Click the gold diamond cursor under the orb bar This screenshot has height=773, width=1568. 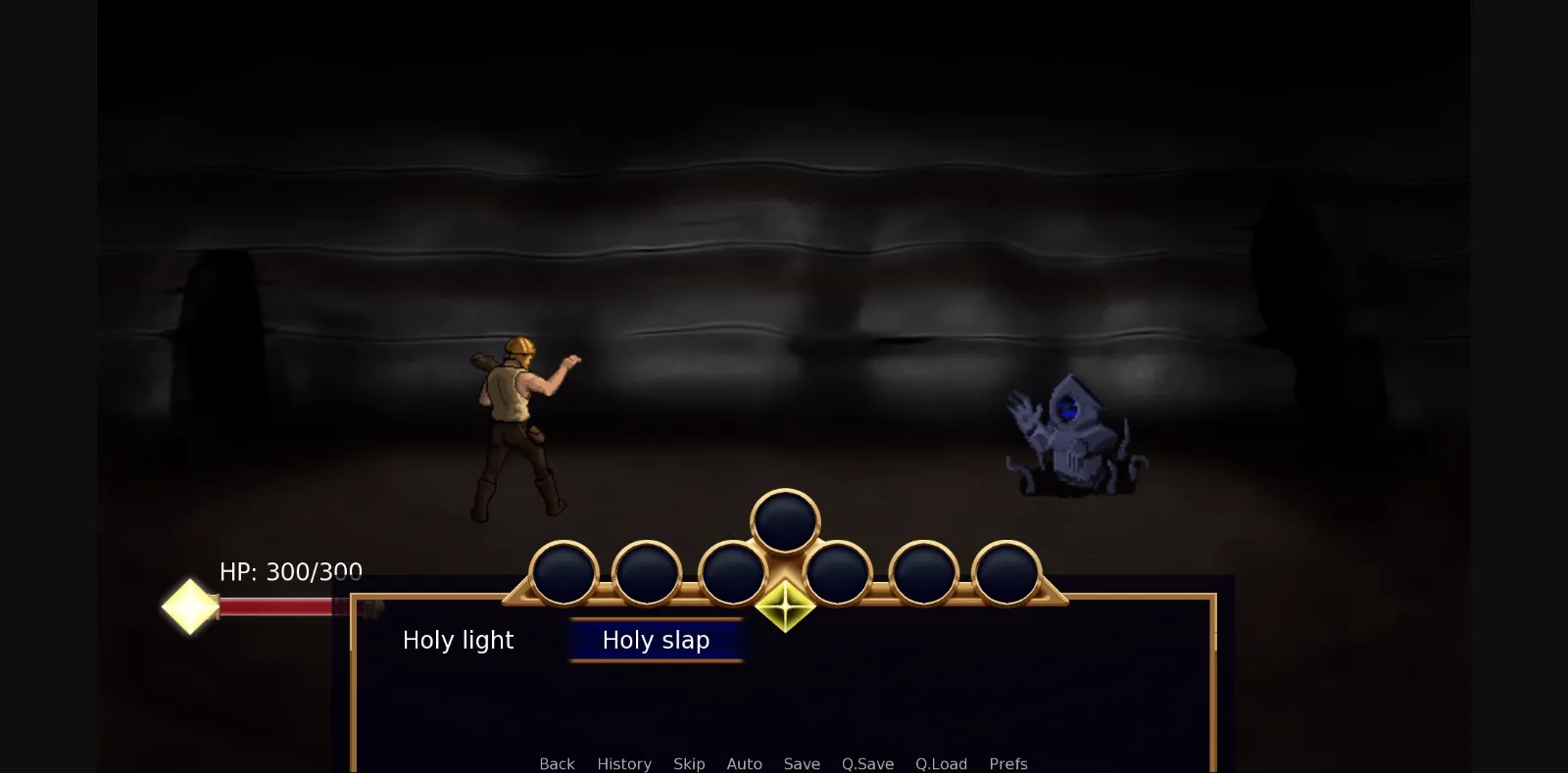tap(785, 607)
